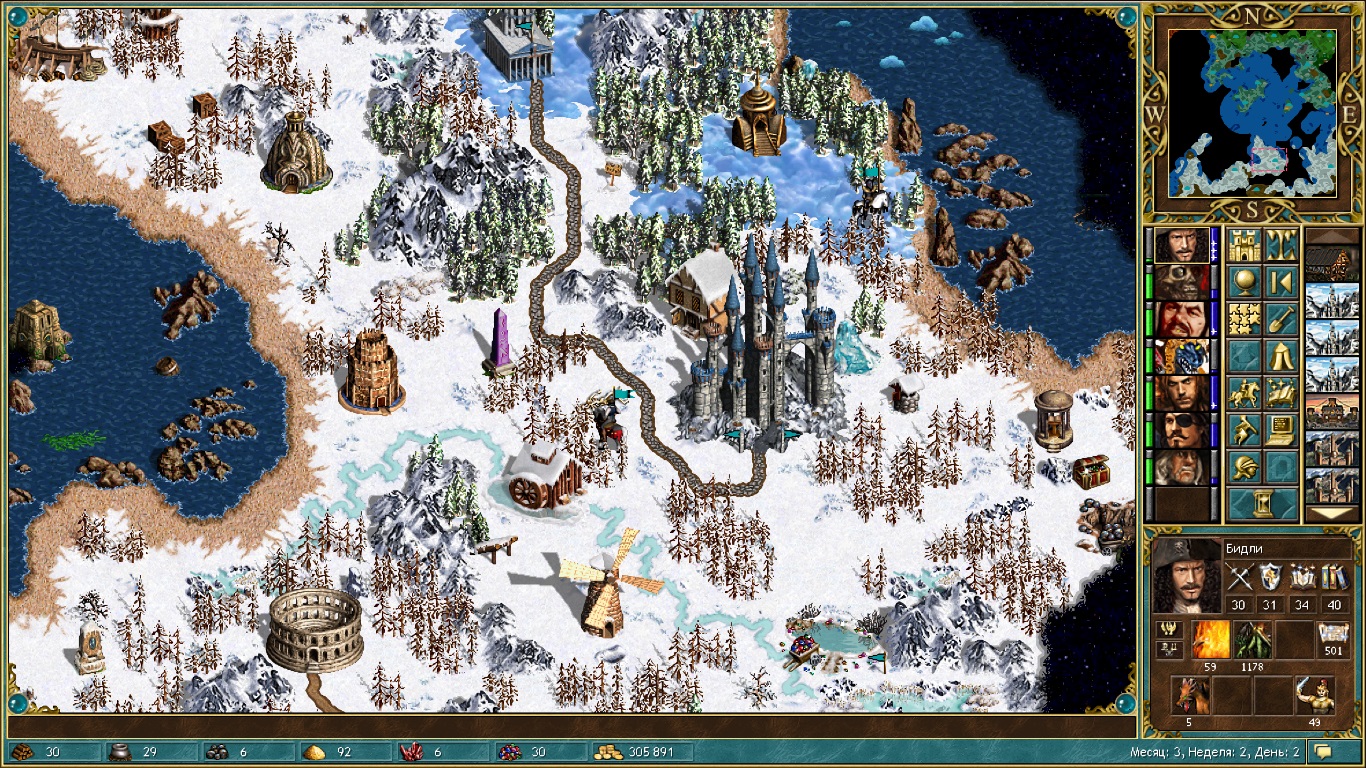Open the Kingdom Overview castle button
The image size is (1366, 768).
pos(1244,245)
